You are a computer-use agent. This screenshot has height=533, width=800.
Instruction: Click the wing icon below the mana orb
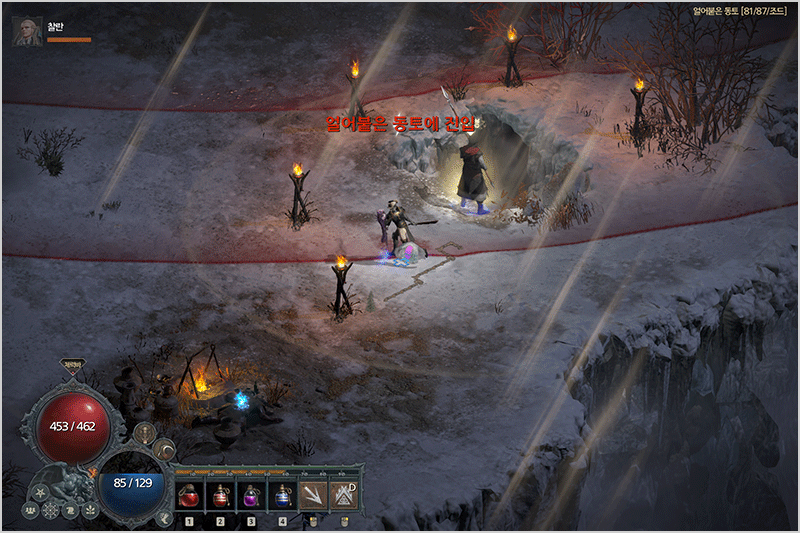pos(164,516)
